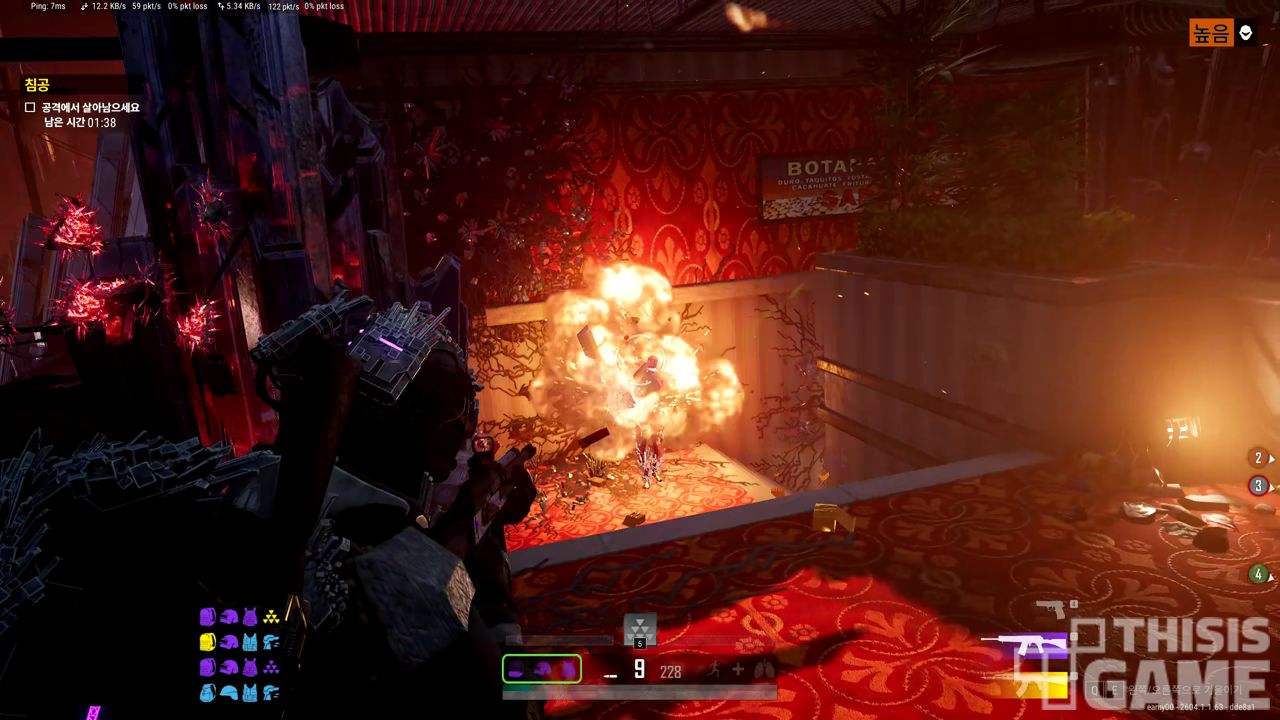
Task: Click the orange 높음 threat level badge
Action: click(x=1211, y=34)
